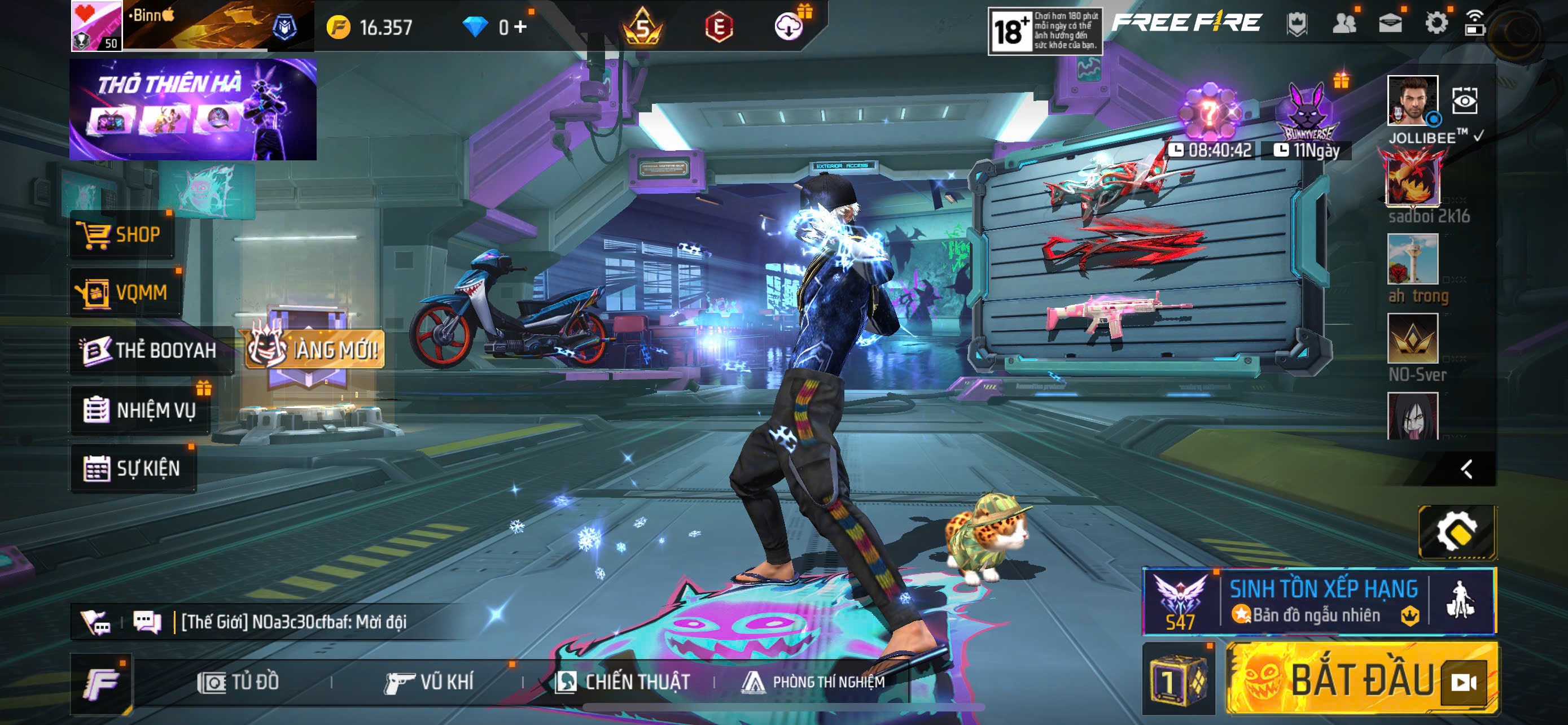Open the VQMM lucky spin menu
1568x725 pixels.
125,293
